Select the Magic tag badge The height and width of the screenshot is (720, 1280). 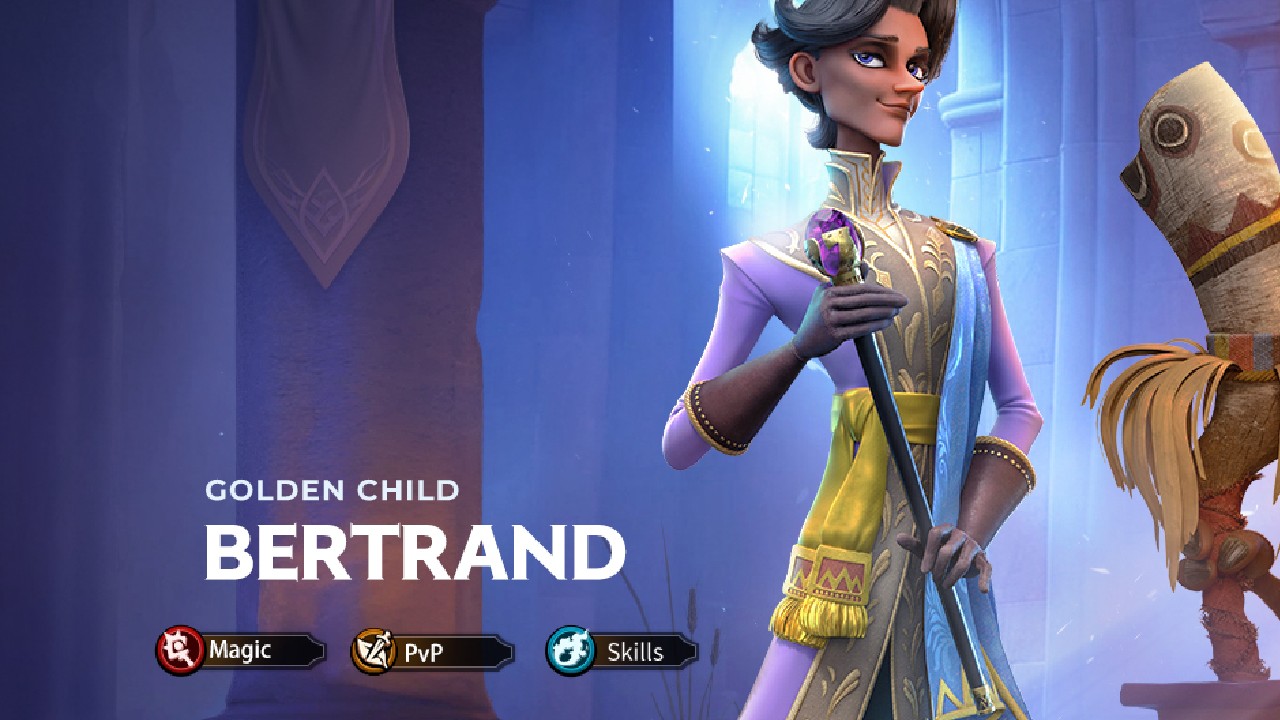click(240, 651)
